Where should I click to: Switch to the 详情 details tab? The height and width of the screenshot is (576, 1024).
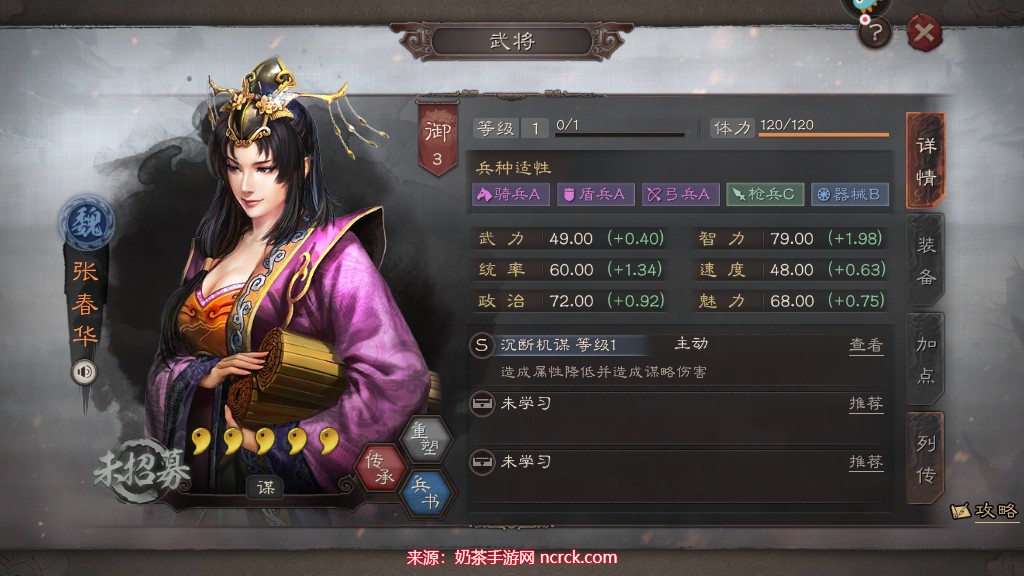926,160
